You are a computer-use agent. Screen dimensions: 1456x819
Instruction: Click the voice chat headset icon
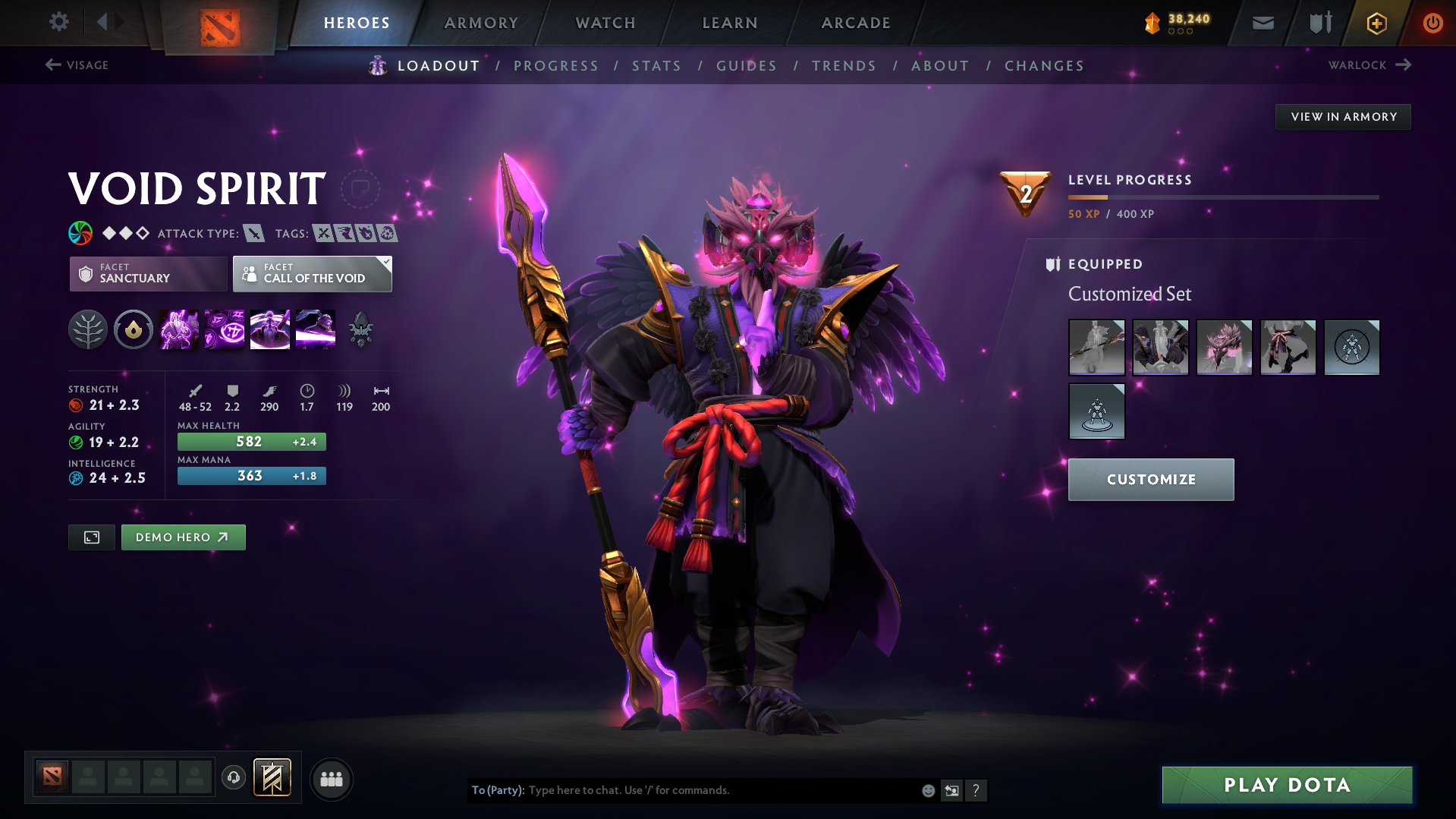[233, 778]
